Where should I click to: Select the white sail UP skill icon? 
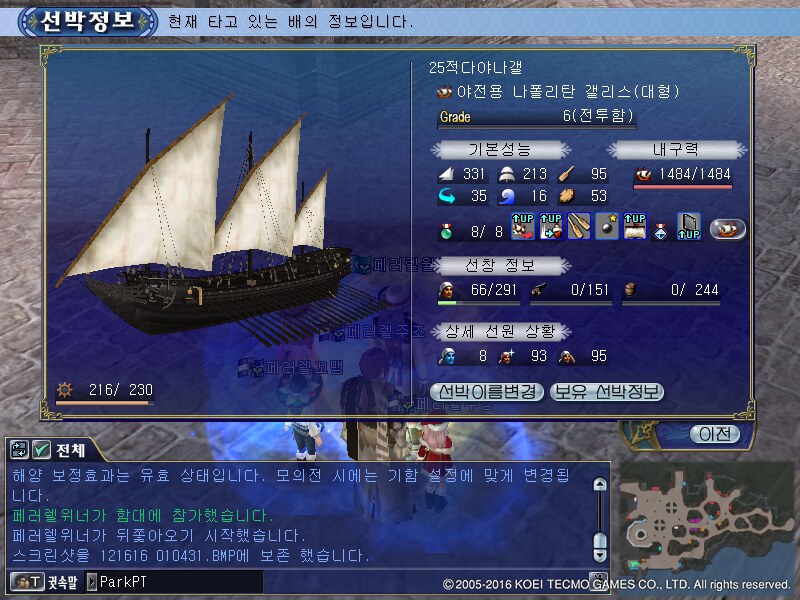[635, 228]
